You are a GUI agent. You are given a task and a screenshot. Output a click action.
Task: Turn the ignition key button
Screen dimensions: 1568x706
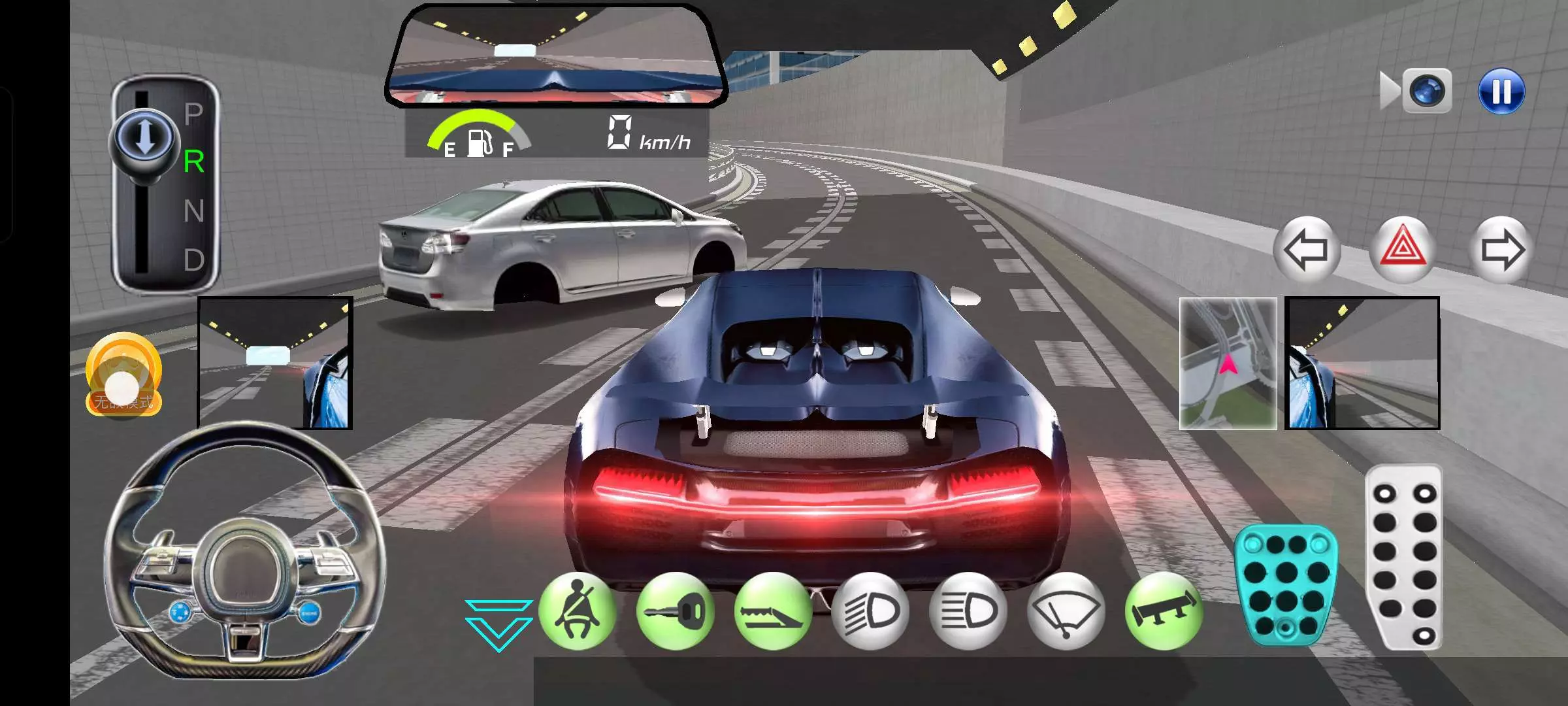[x=675, y=611]
